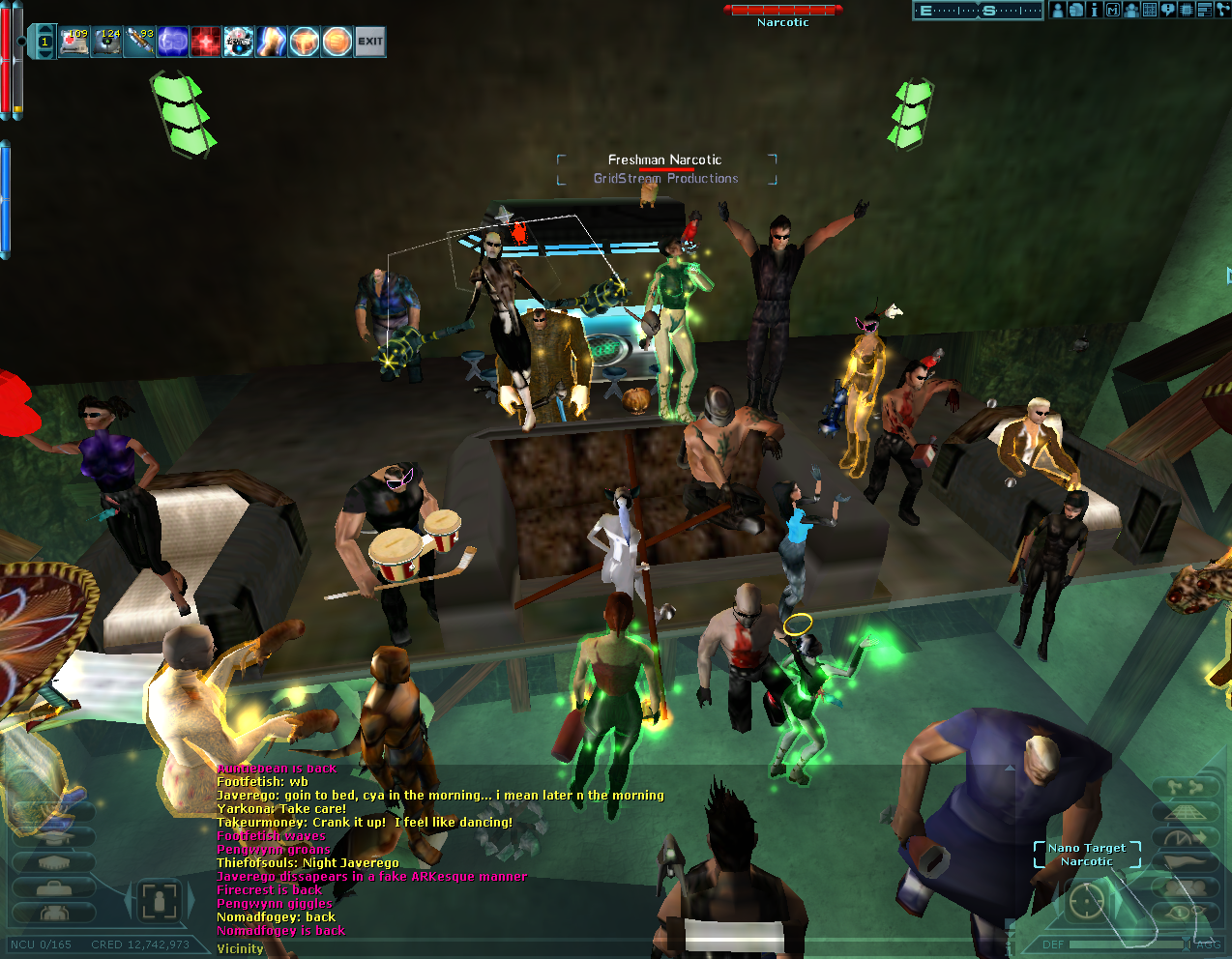
Task: Open the group team icon
Action: tap(1130, 10)
